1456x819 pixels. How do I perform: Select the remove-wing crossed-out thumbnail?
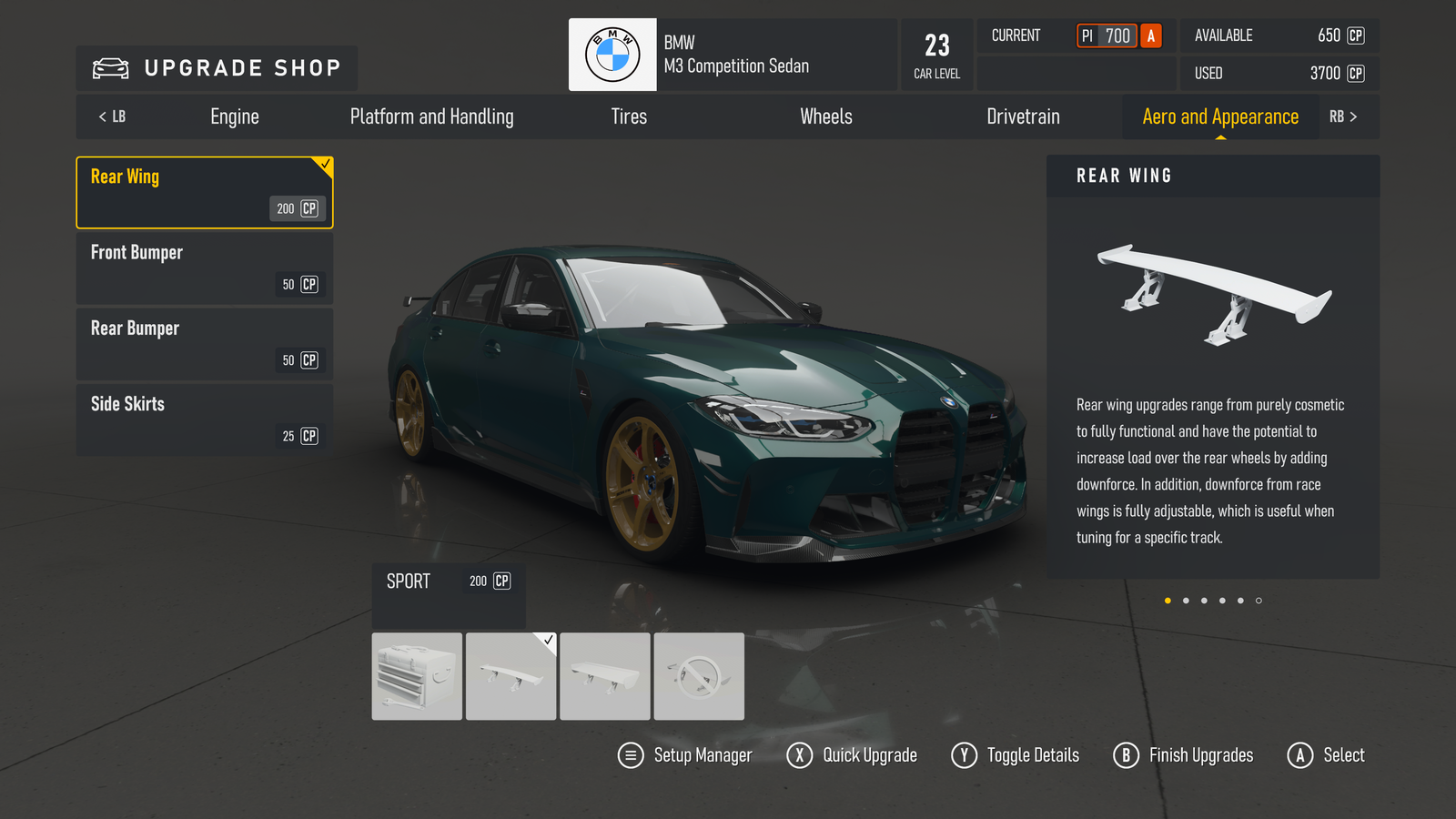(x=699, y=676)
